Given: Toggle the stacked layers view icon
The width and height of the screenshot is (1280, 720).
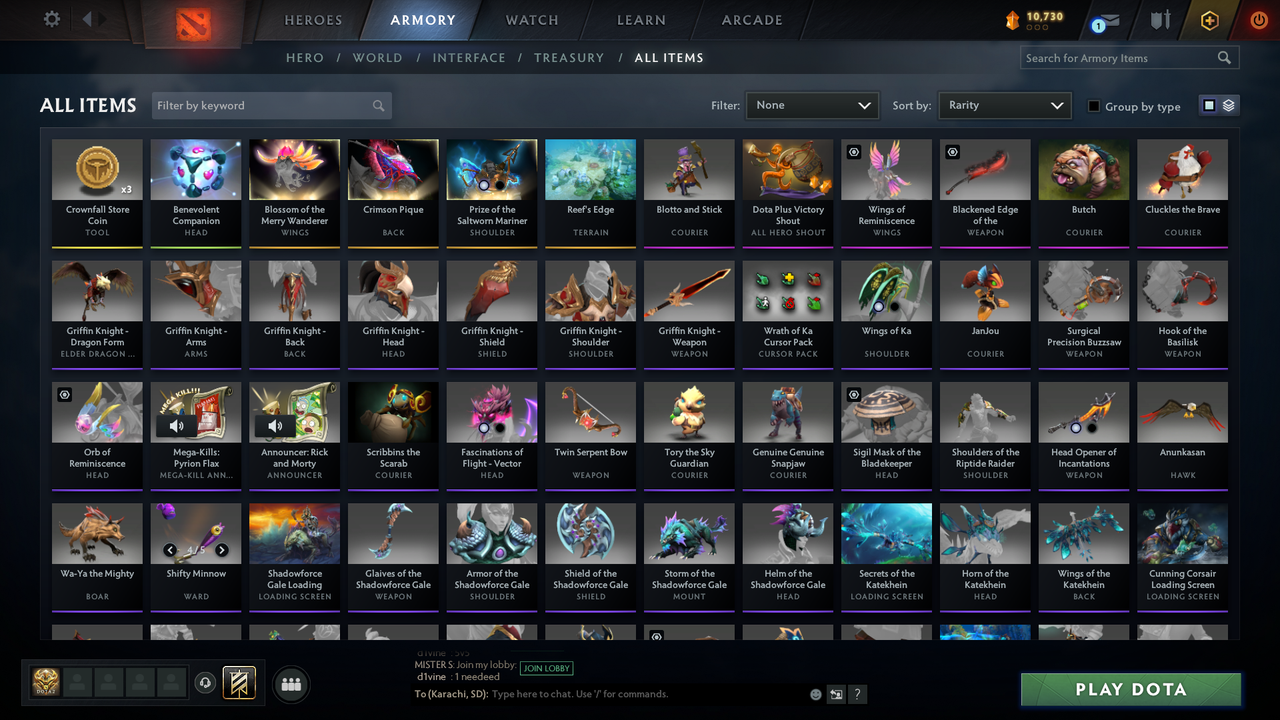Looking at the screenshot, I should (x=1229, y=105).
